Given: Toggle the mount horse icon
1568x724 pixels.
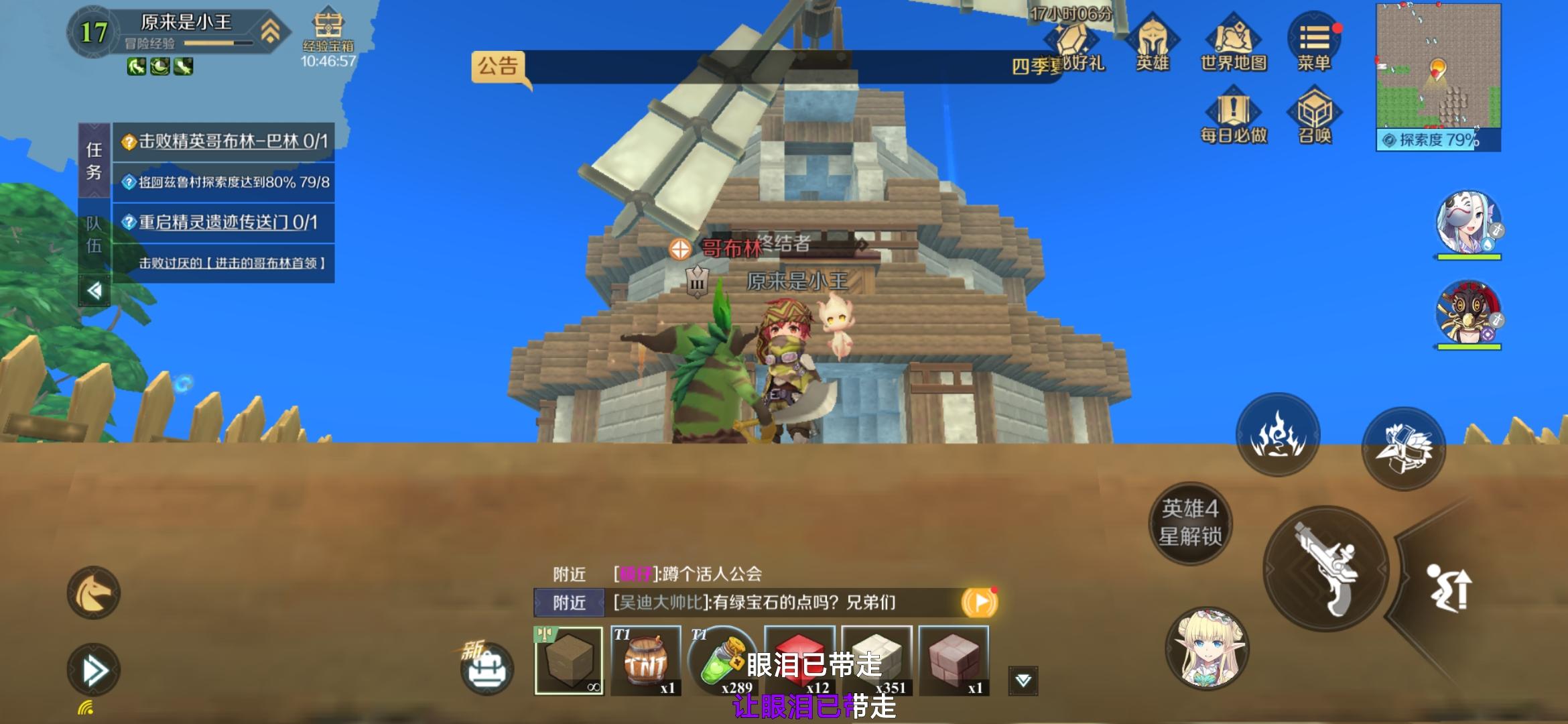Looking at the screenshot, I should click(95, 593).
